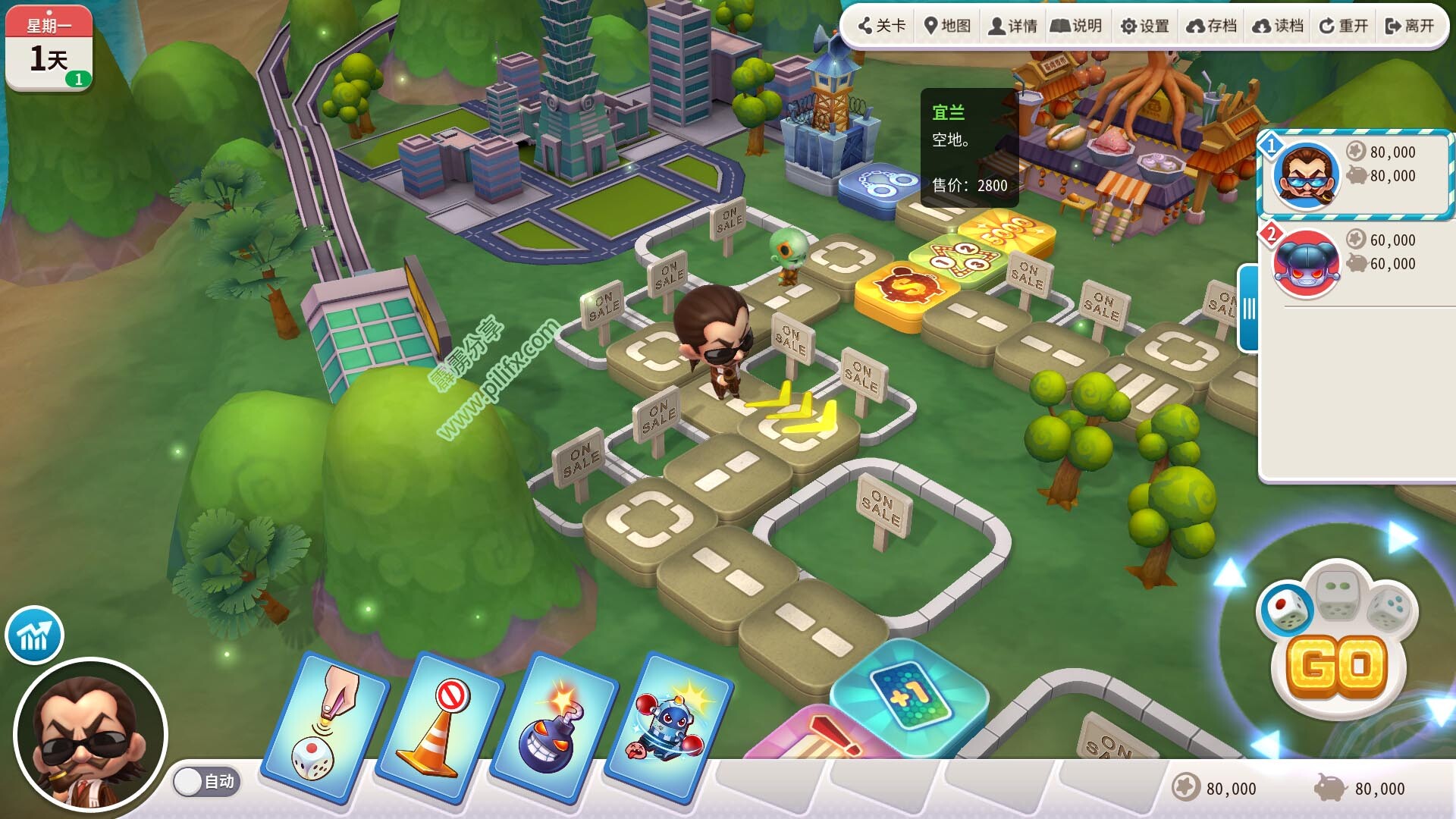Open the 地图 map view
Image resolution: width=1456 pixels, height=819 pixels.
pyautogui.click(x=947, y=27)
